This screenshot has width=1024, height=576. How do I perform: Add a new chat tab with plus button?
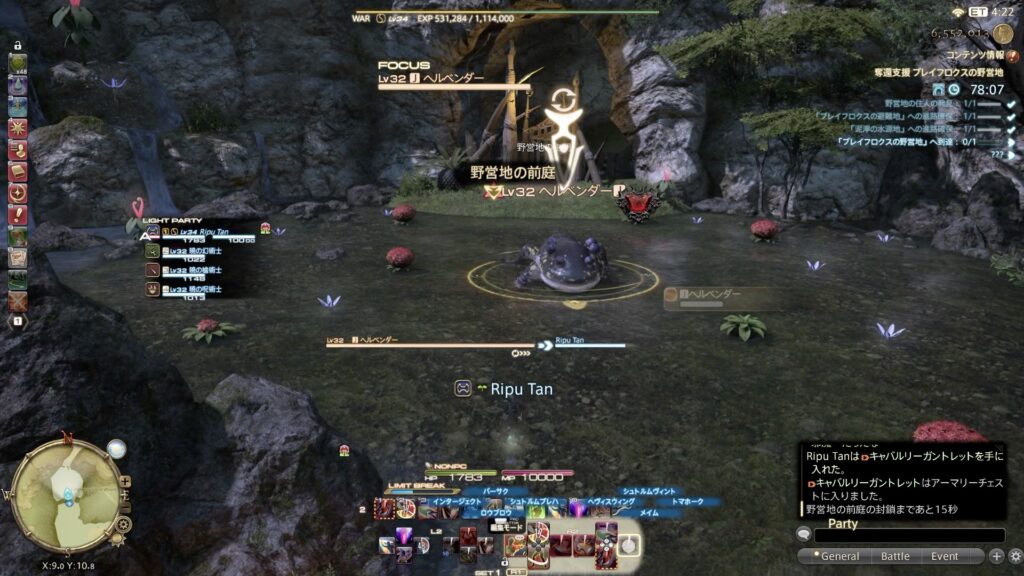point(996,556)
